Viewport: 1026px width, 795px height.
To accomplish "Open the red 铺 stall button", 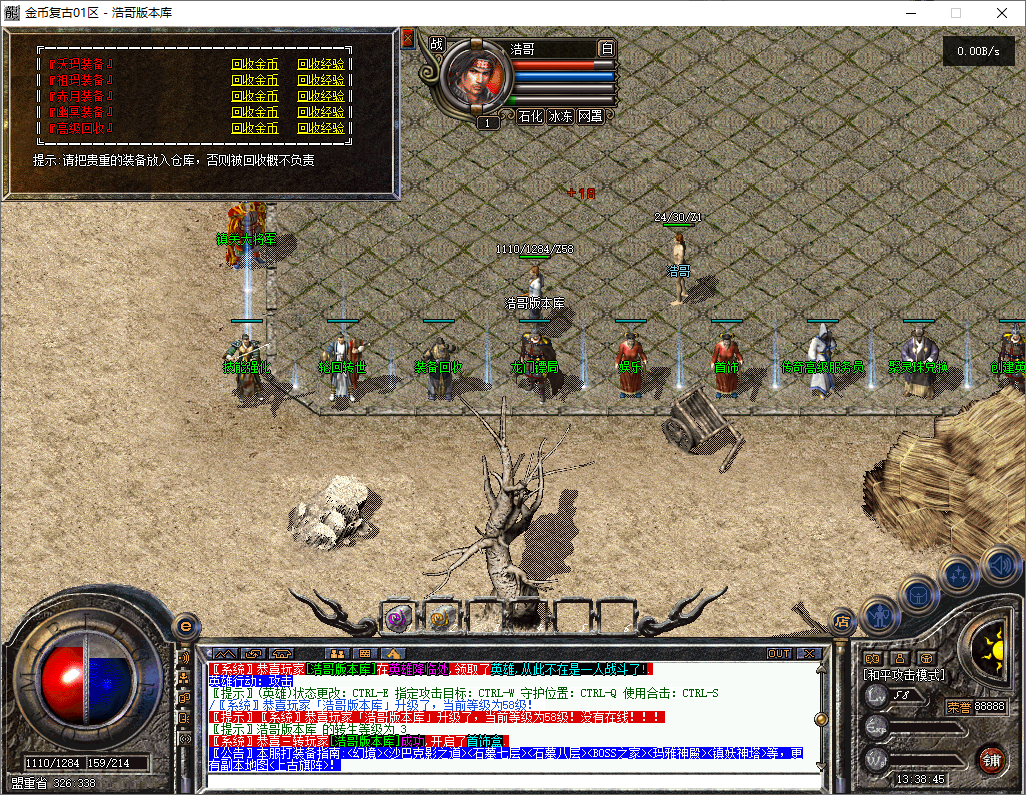I will (x=991, y=758).
